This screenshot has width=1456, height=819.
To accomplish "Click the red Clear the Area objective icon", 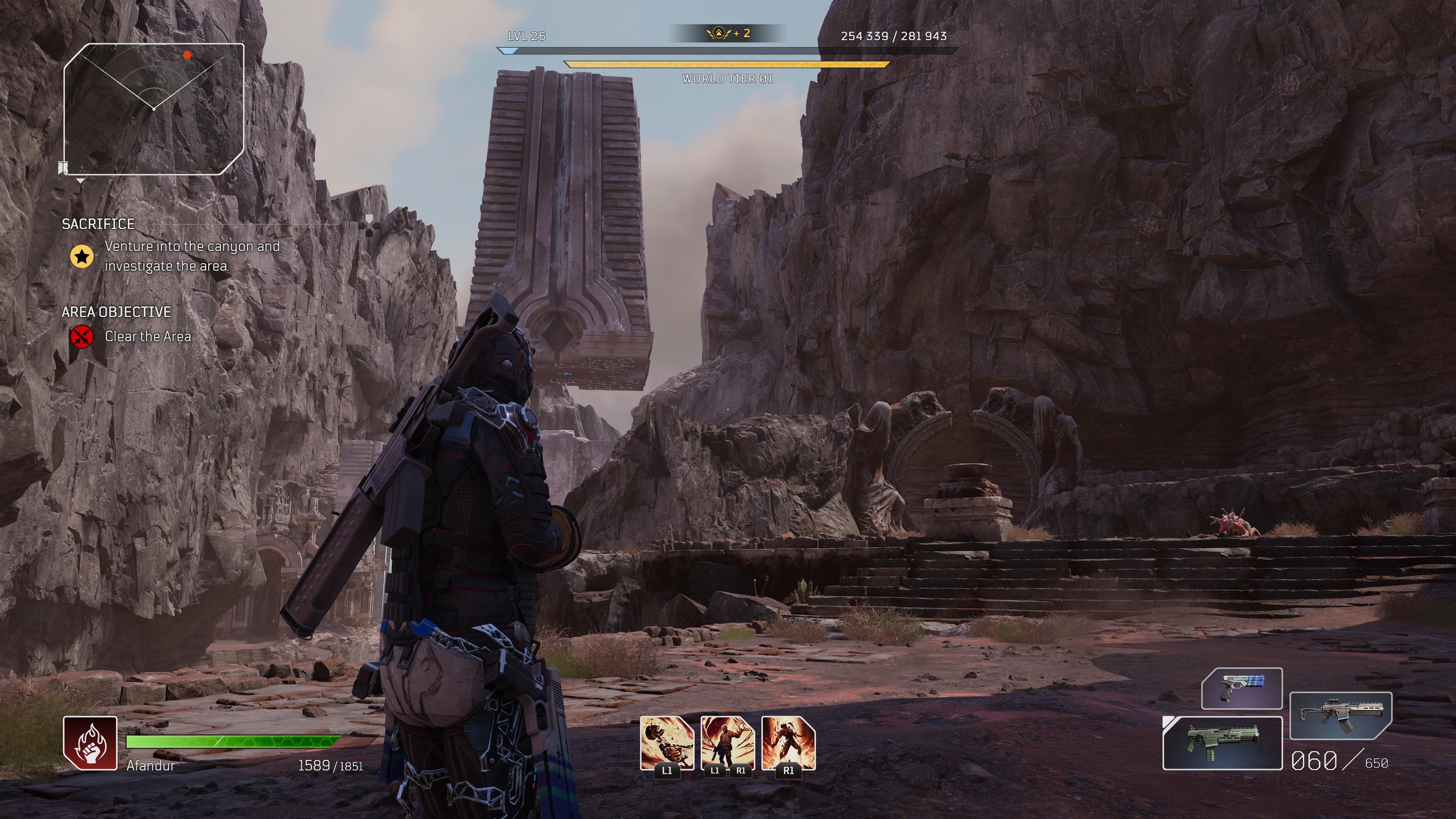I will tap(82, 337).
